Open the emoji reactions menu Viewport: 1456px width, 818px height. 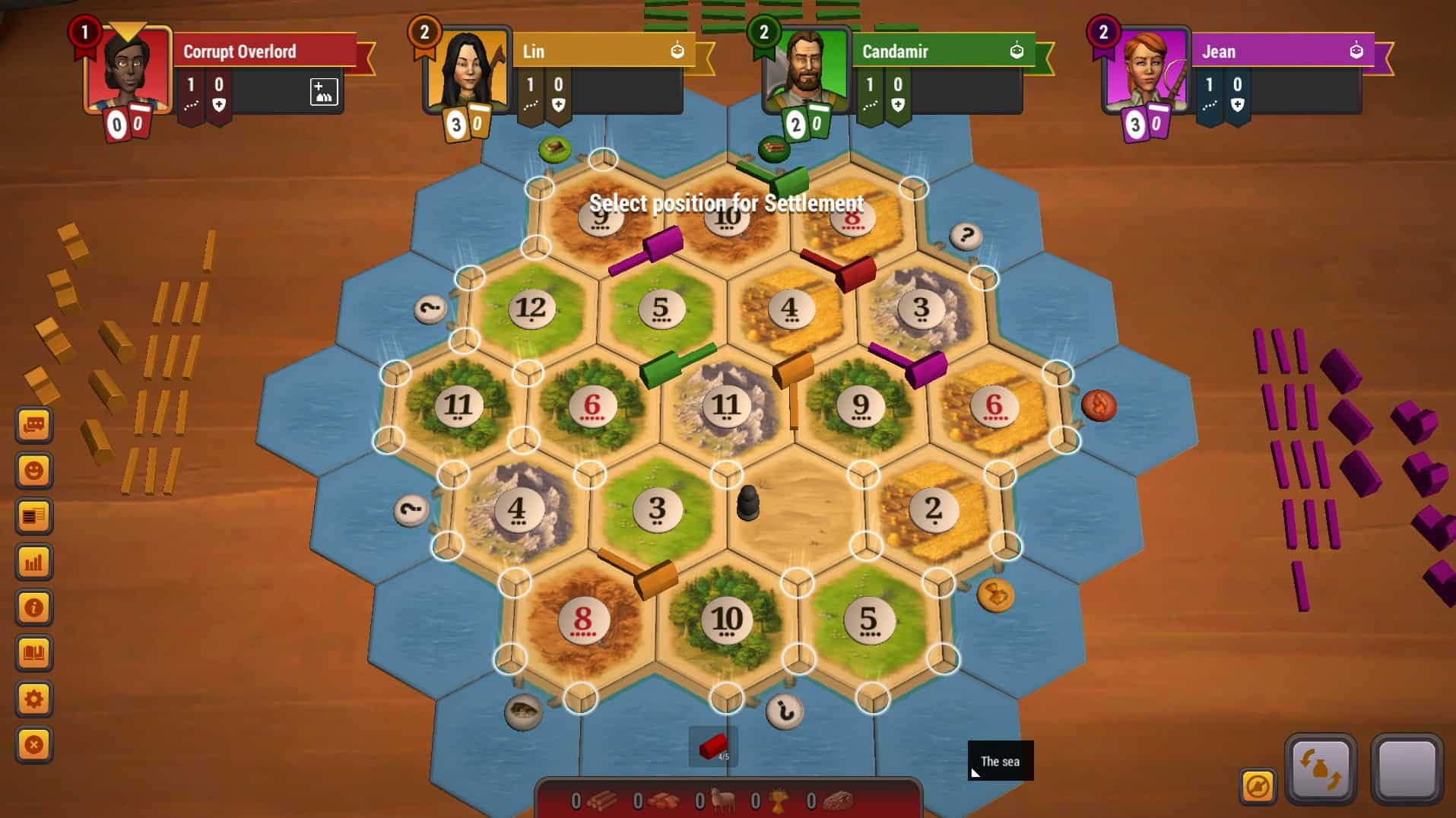click(x=34, y=471)
